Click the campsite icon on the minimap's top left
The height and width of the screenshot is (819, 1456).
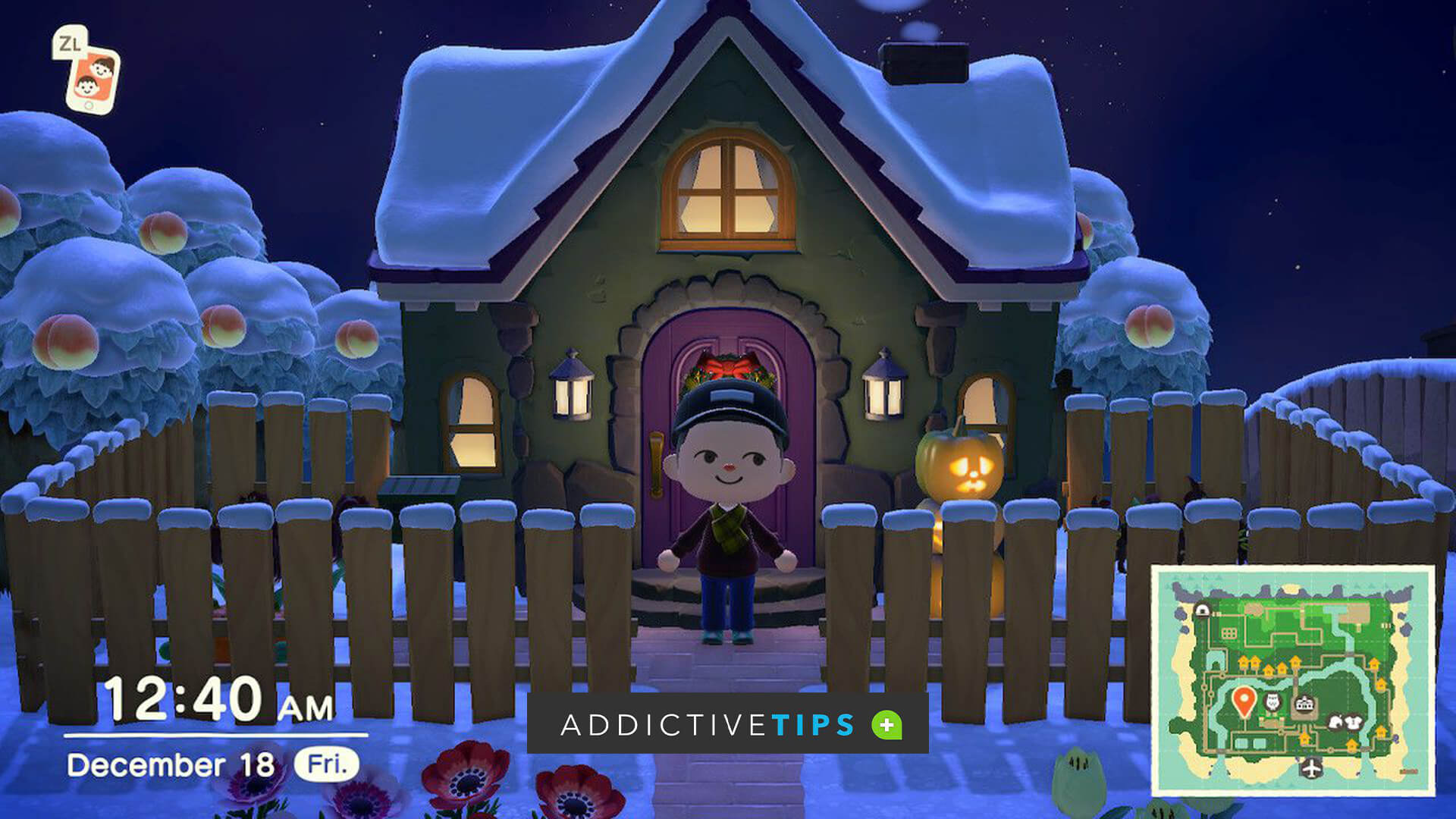pos(1201,610)
